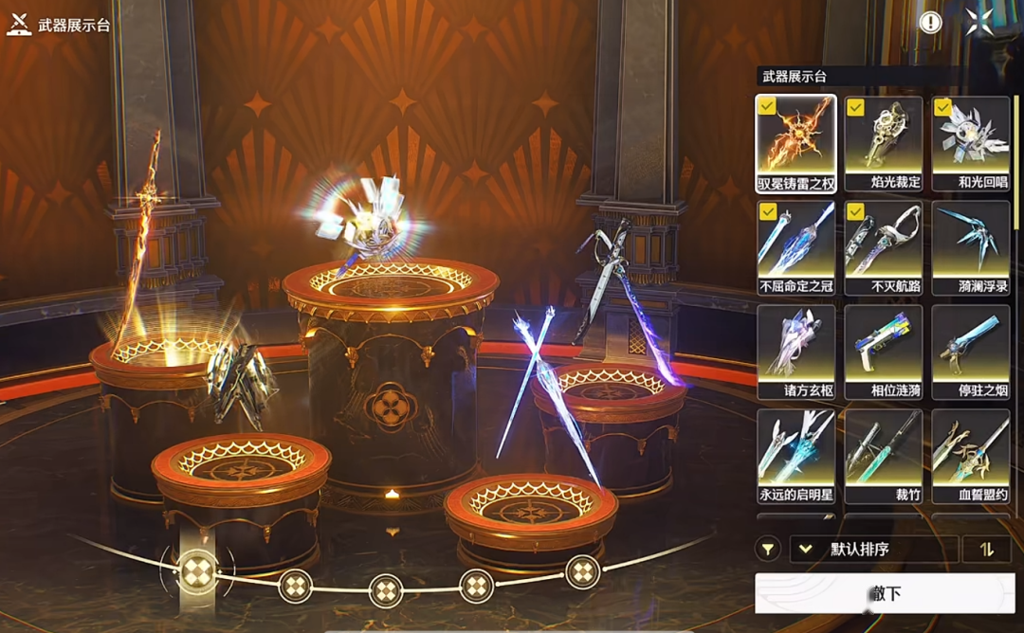Pick the 诸方玄枢 weapon tile
Image resolution: width=1024 pixels, height=633 pixels.
pos(796,351)
